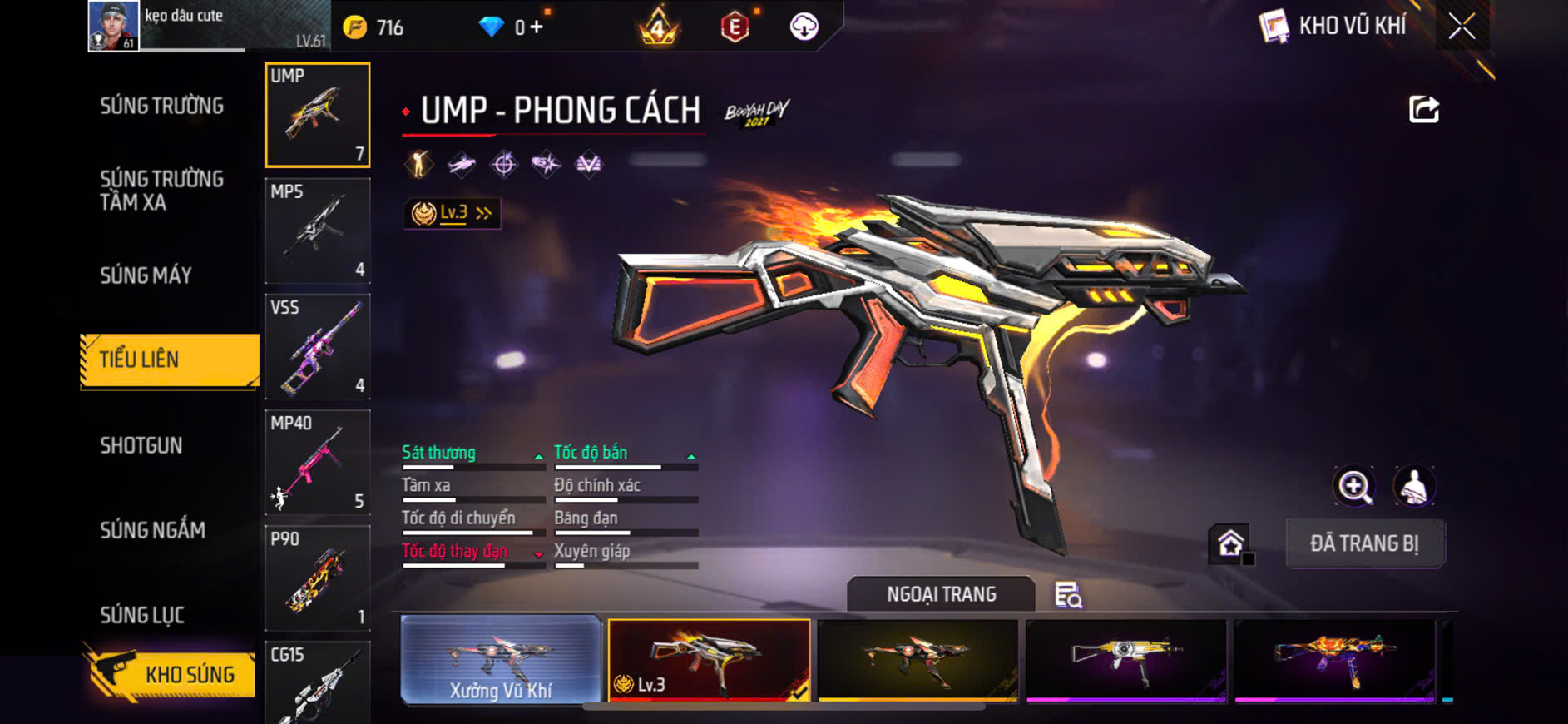This screenshot has width=1568, height=724.
Task: Switch to Súng Lục category
Action: pos(142,615)
